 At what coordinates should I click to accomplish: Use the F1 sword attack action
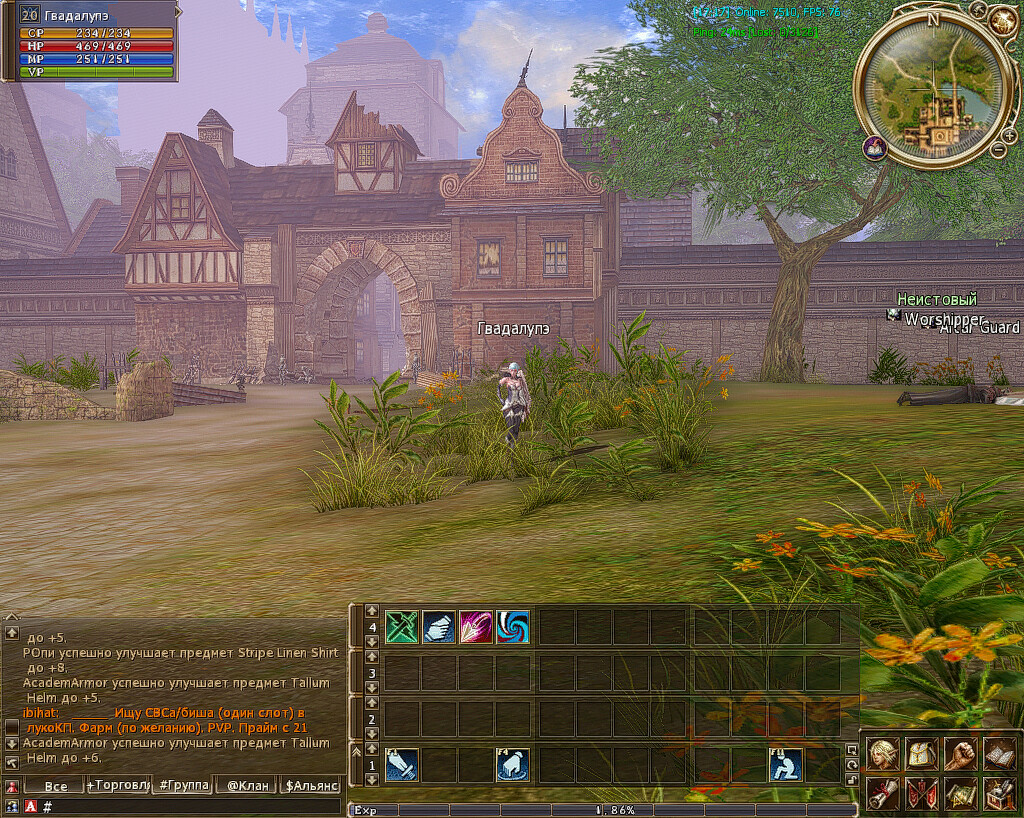point(401,765)
